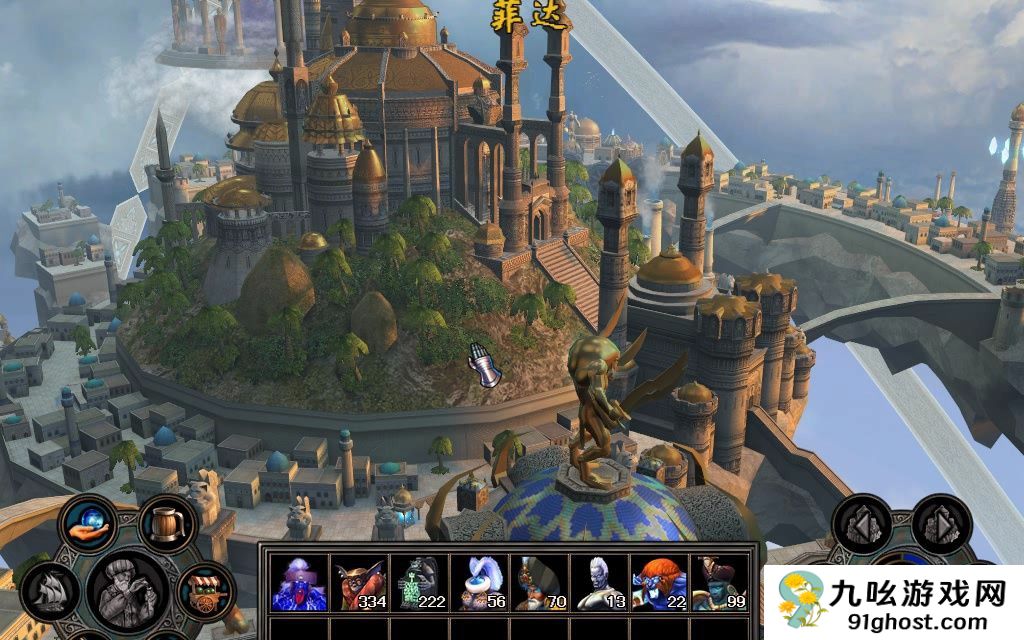This screenshot has height=640, width=1024.
Task: Select the white-plumed stack of 56
Action: [477, 583]
